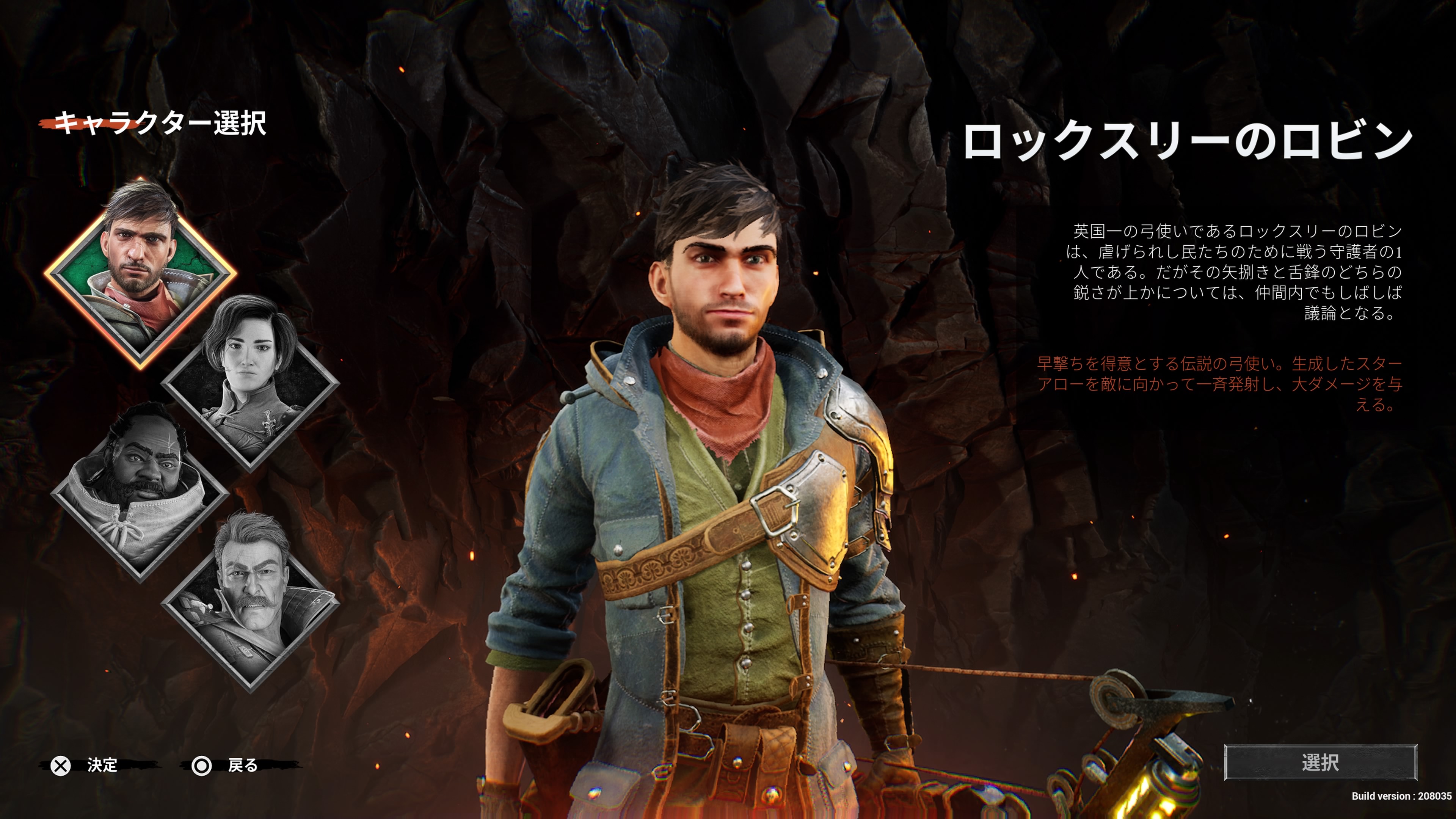Confirm character with the 選択 button
This screenshot has height=819, width=1456.
pyautogui.click(x=1320, y=763)
